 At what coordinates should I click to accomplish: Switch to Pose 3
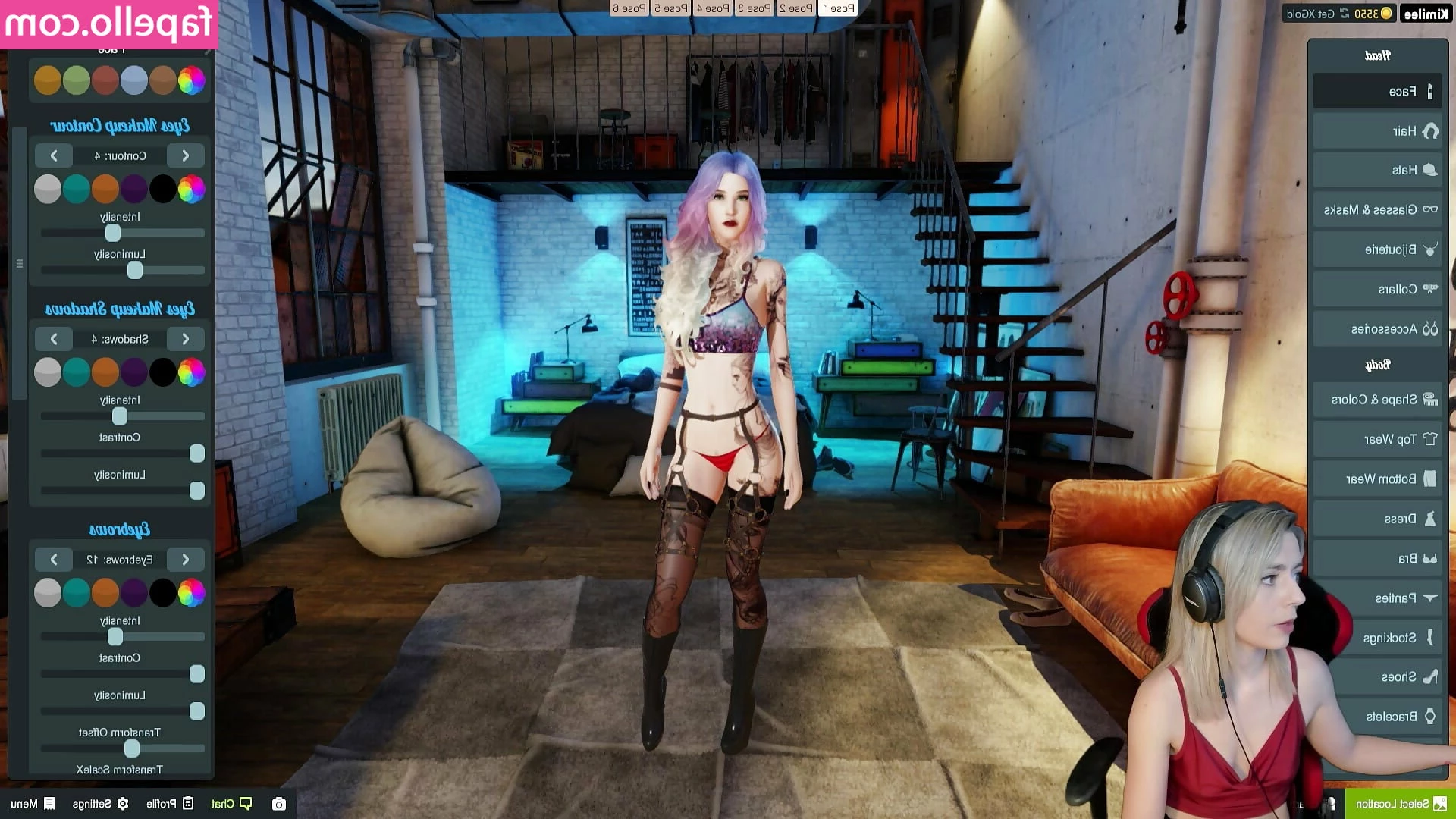pyautogui.click(x=754, y=8)
